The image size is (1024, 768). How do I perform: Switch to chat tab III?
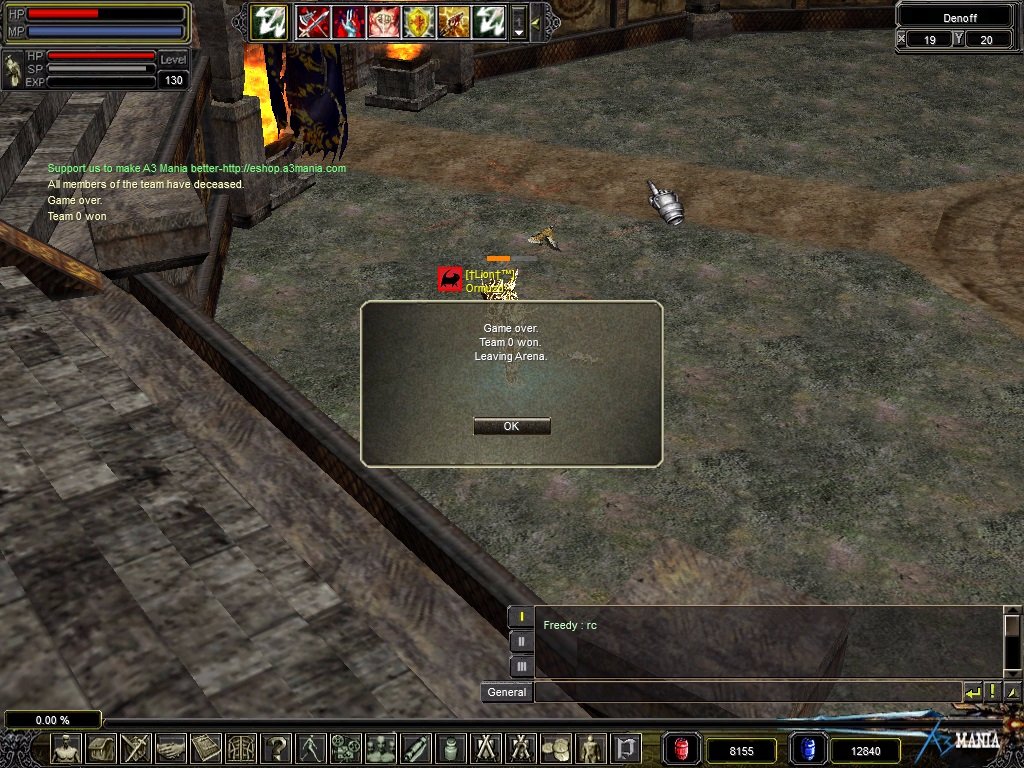tap(521, 665)
